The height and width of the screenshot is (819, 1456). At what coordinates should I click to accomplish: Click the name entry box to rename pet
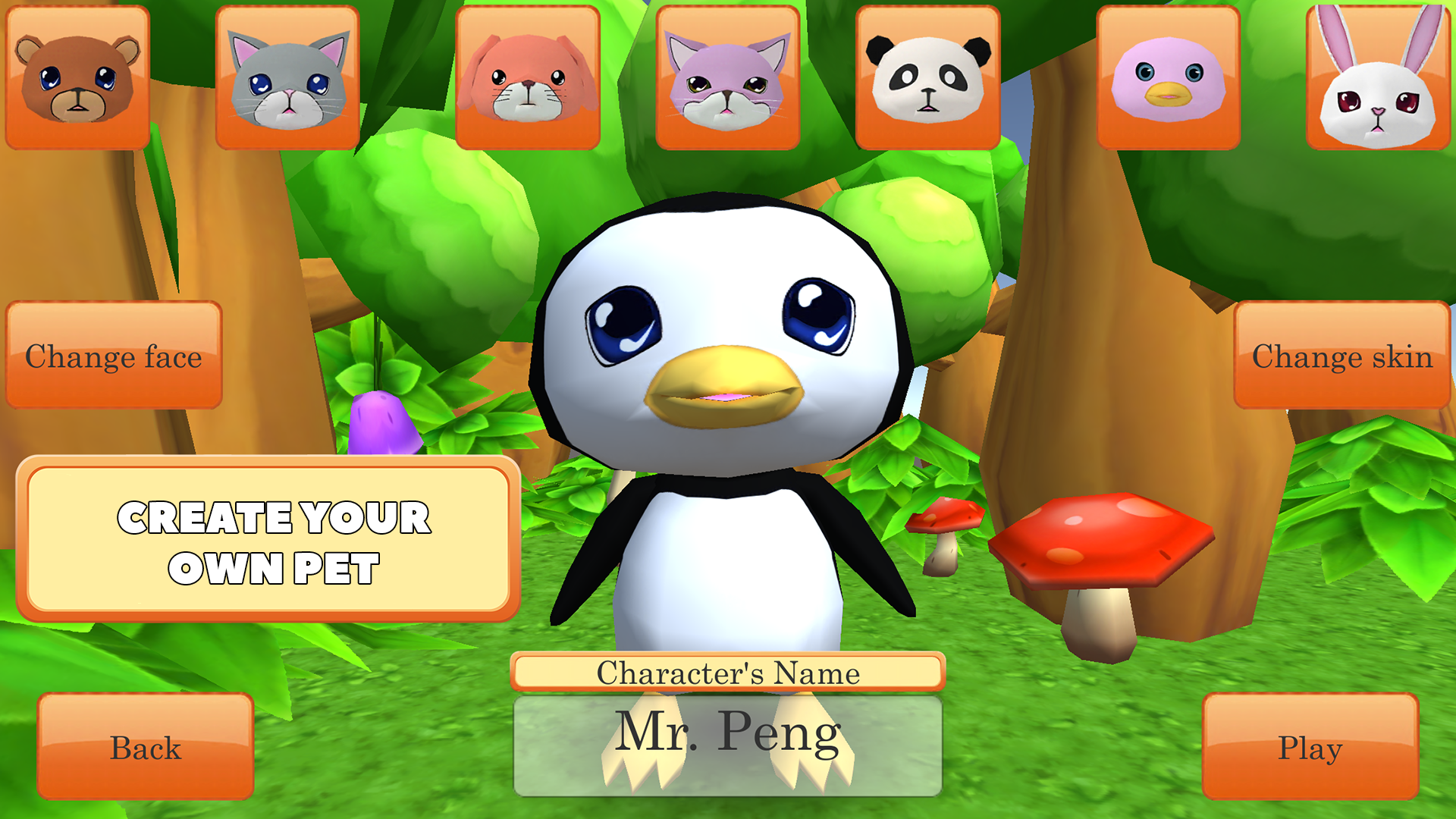(728, 747)
